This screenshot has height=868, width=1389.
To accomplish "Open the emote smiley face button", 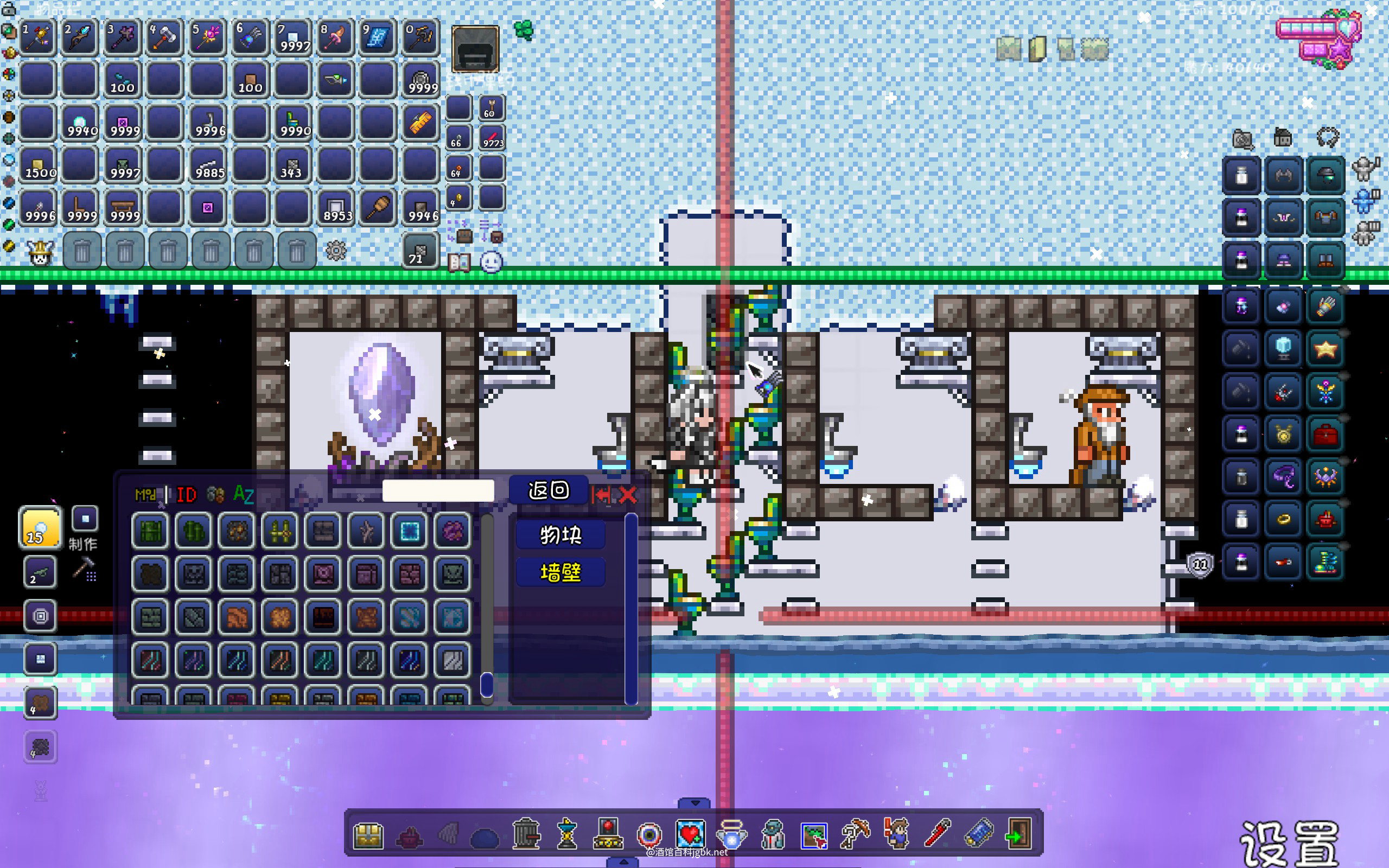I will click(x=492, y=263).
